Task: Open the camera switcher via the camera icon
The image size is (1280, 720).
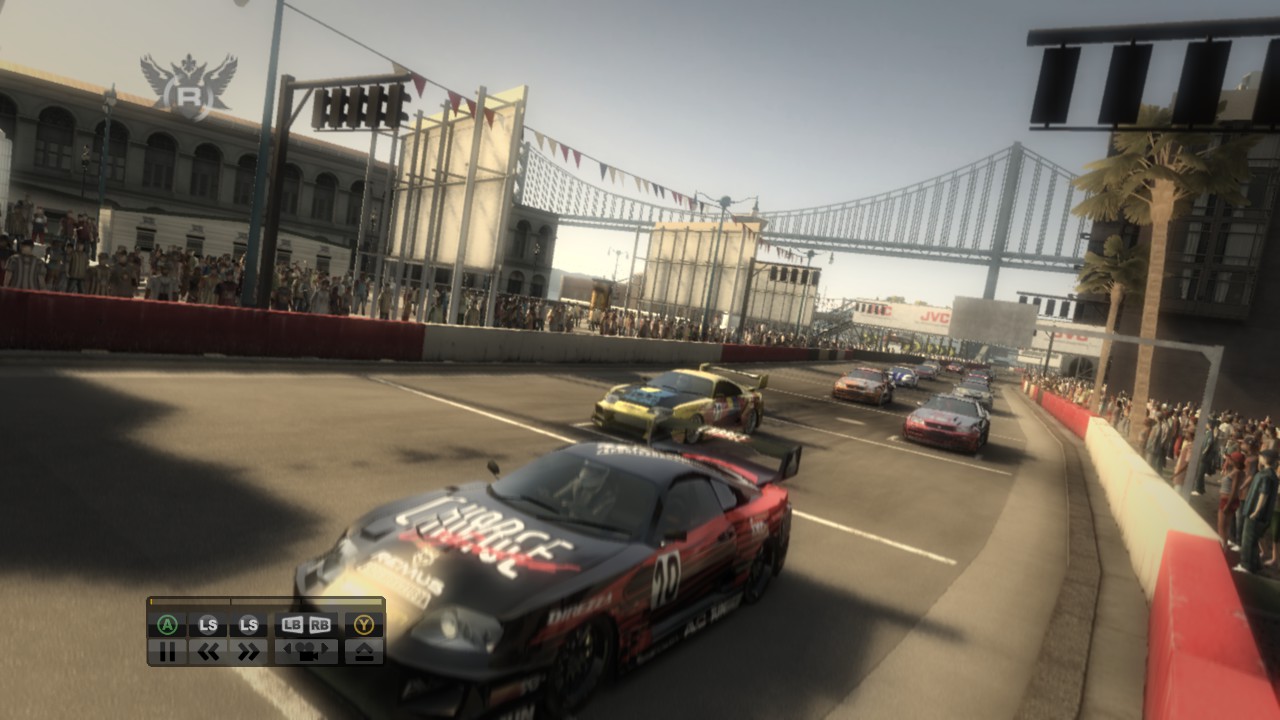Action: 308,651
